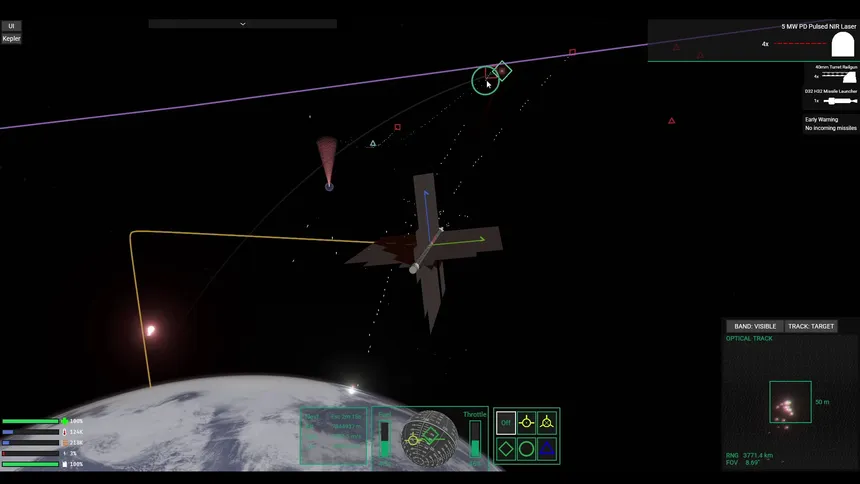Adjust the Throttle slider bar
860x484 pixels.
point(475,440)
